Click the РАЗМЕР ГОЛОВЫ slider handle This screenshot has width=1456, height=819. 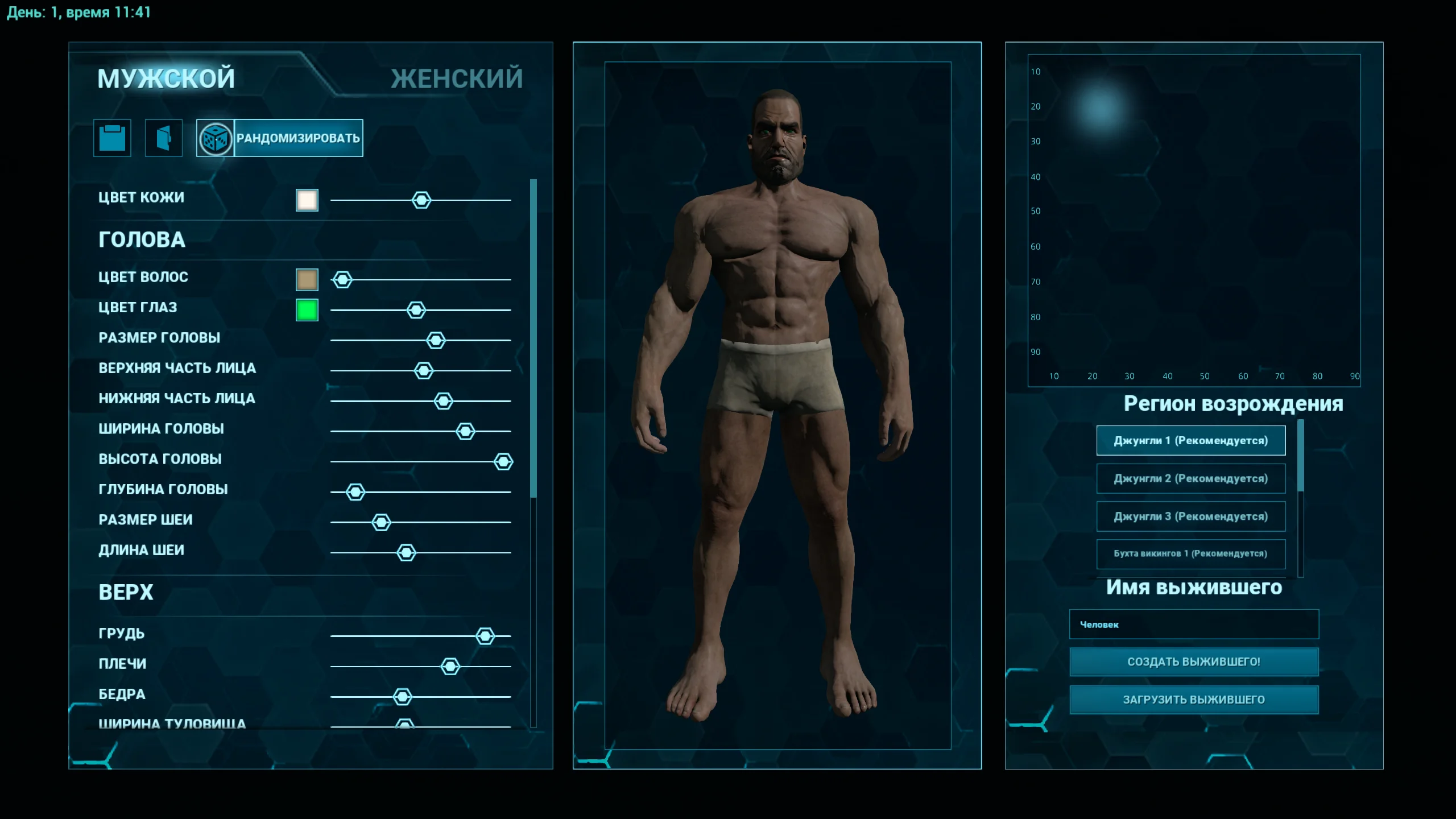(436, 341)
